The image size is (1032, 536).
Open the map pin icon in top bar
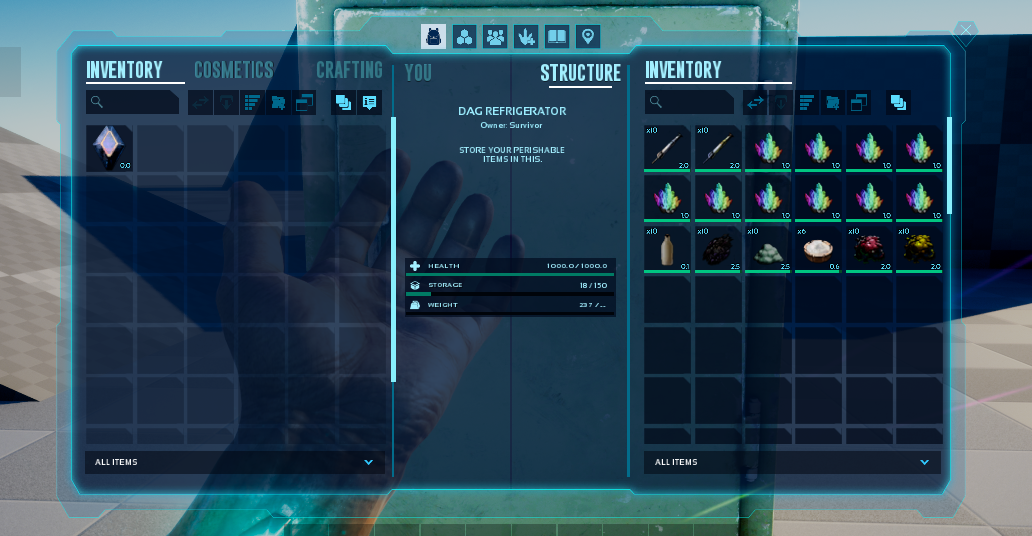(588, 37)
